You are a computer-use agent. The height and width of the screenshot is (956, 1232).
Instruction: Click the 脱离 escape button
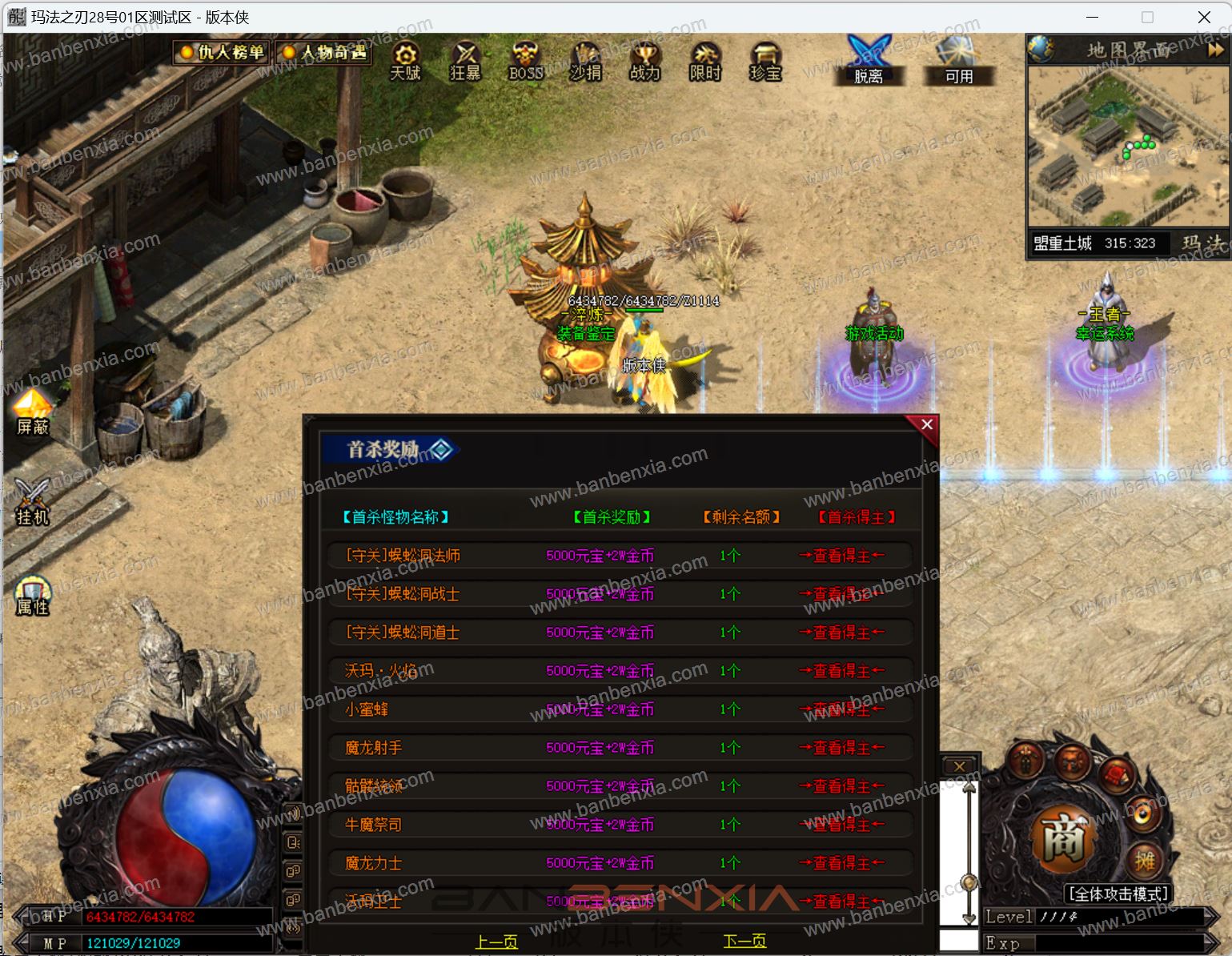[x=869, y=61]
